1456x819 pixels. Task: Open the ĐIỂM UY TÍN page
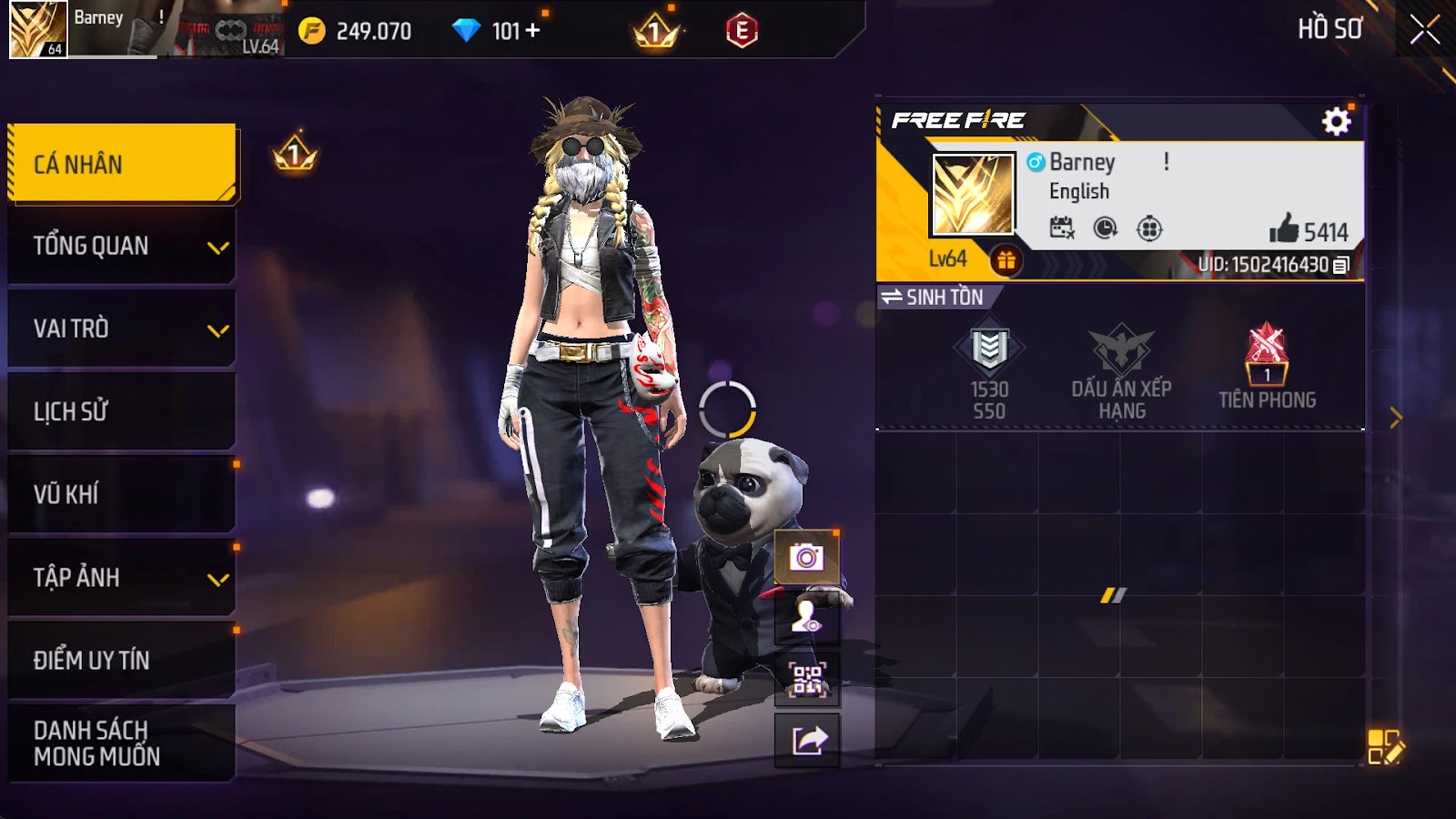point(121,660)
